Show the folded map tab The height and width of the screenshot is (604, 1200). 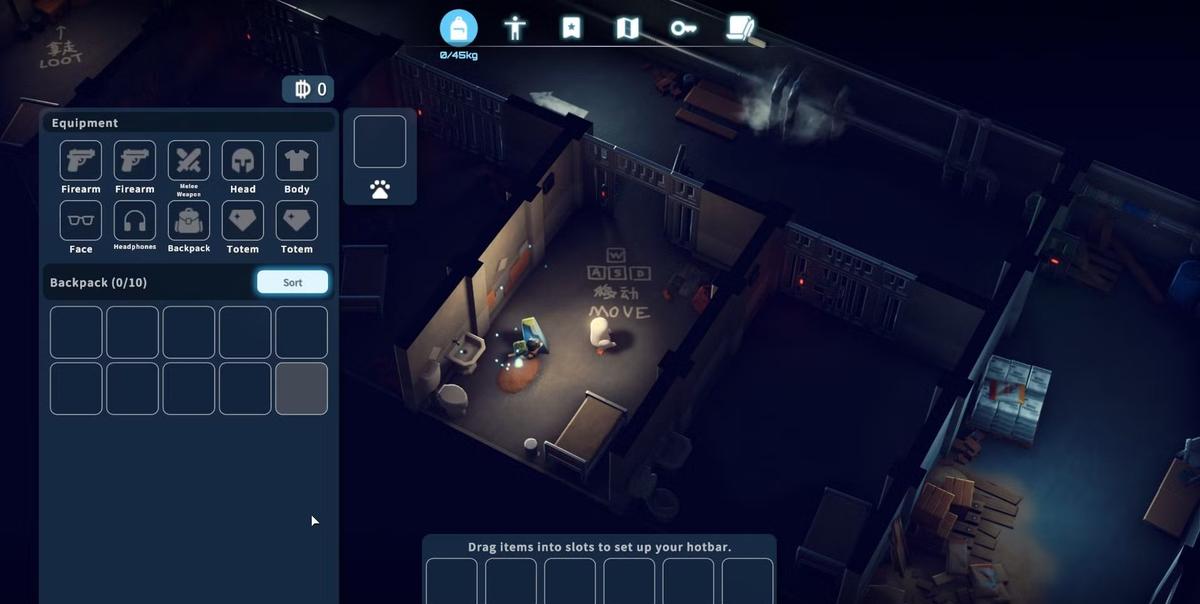pos(627,28)
